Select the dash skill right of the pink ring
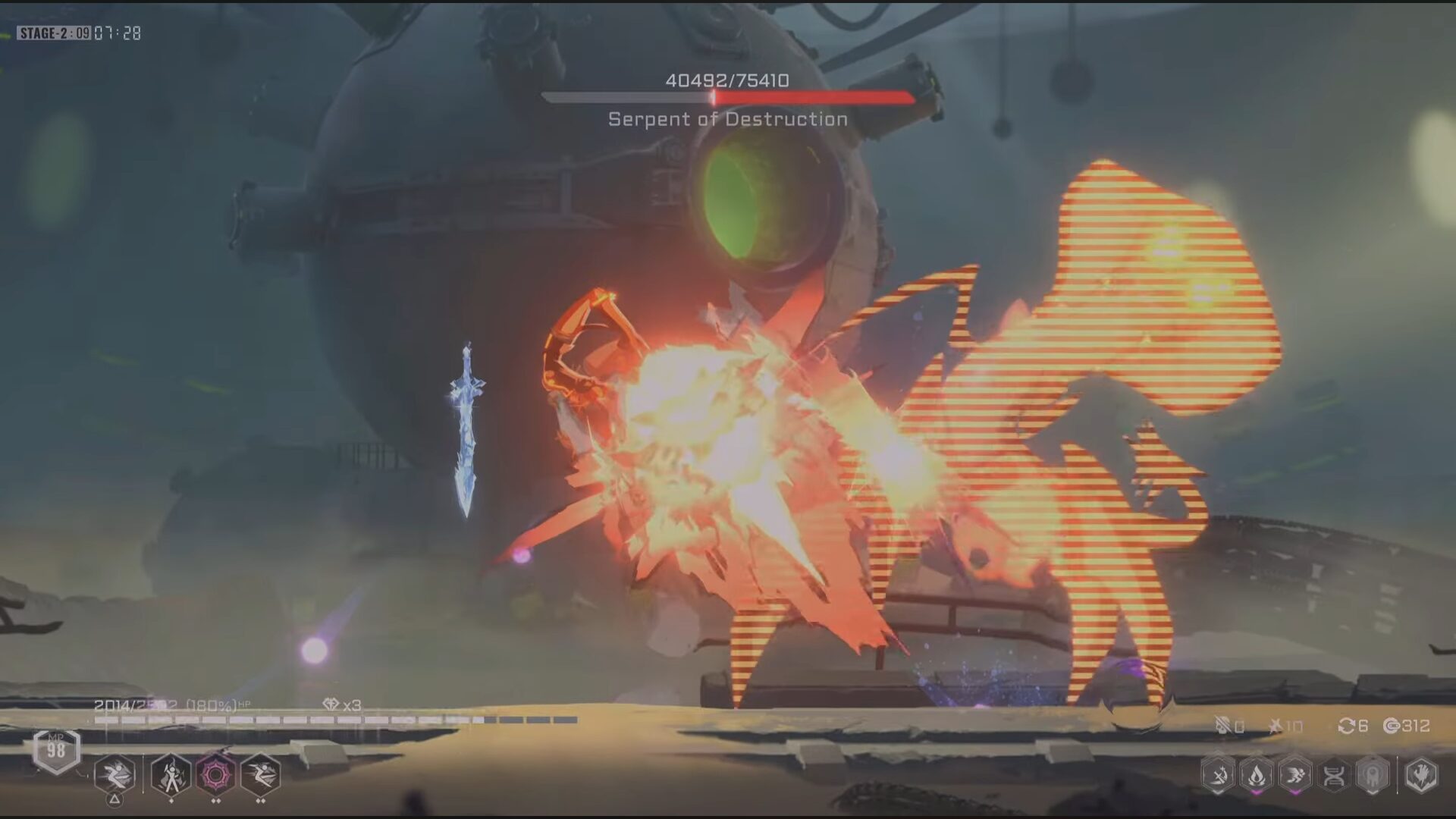The height and width of the screenshot is (819, 1456). (261, 775)
